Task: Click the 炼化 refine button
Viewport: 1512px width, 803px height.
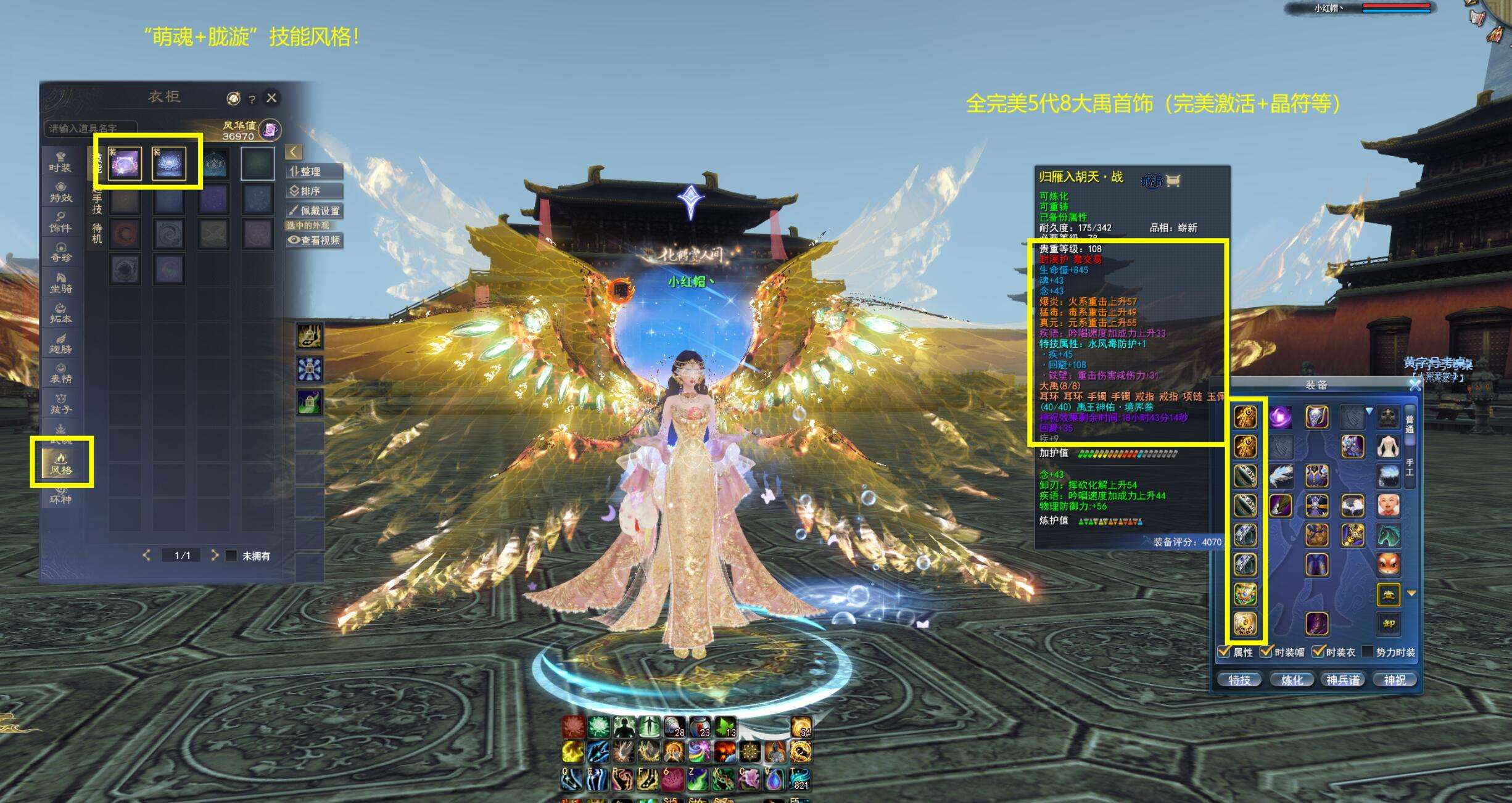Action: (1291, 680)
